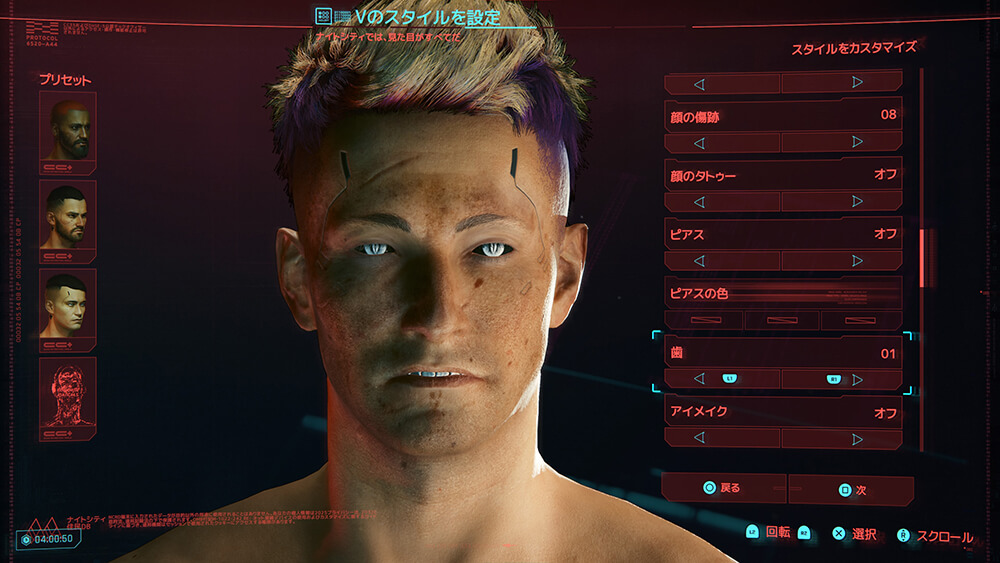The height and width of the screenshot is (563, 1000).
Task: Select the 歯 teeth customization row
Action: click(782, 353)
